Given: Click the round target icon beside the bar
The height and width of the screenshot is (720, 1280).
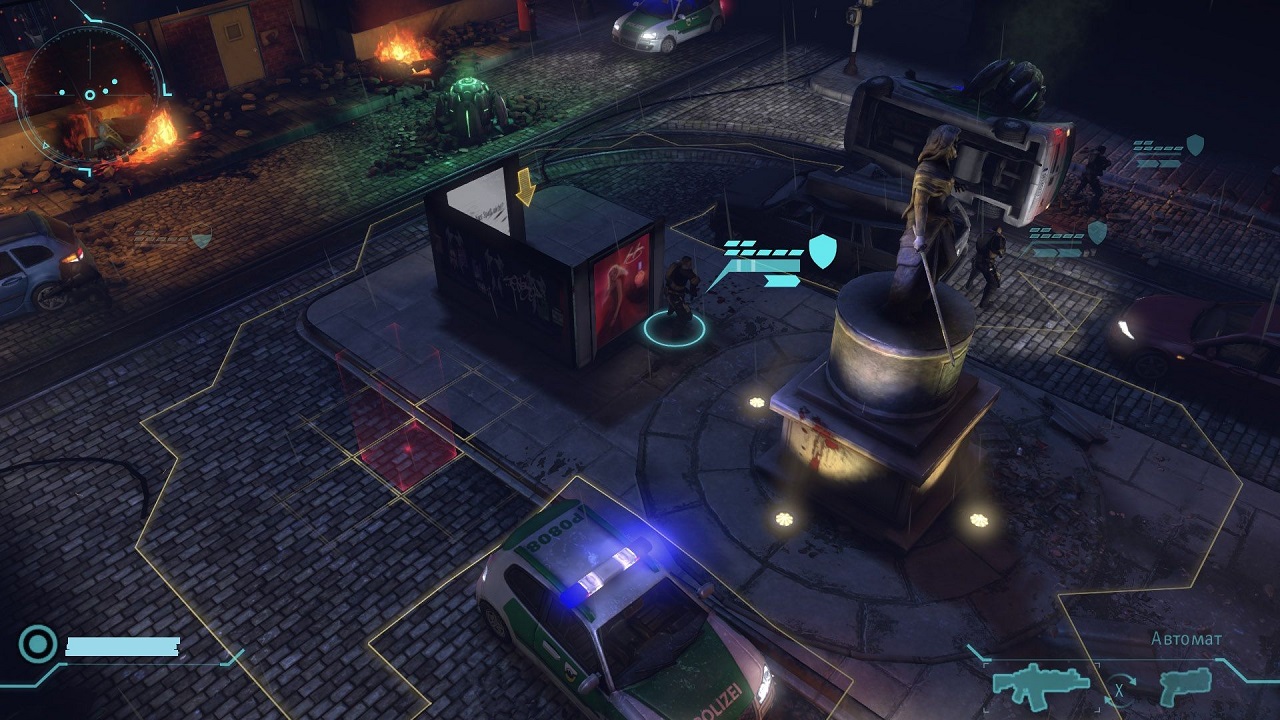Looking at the screenshot, I should click(x=38, y=645).
